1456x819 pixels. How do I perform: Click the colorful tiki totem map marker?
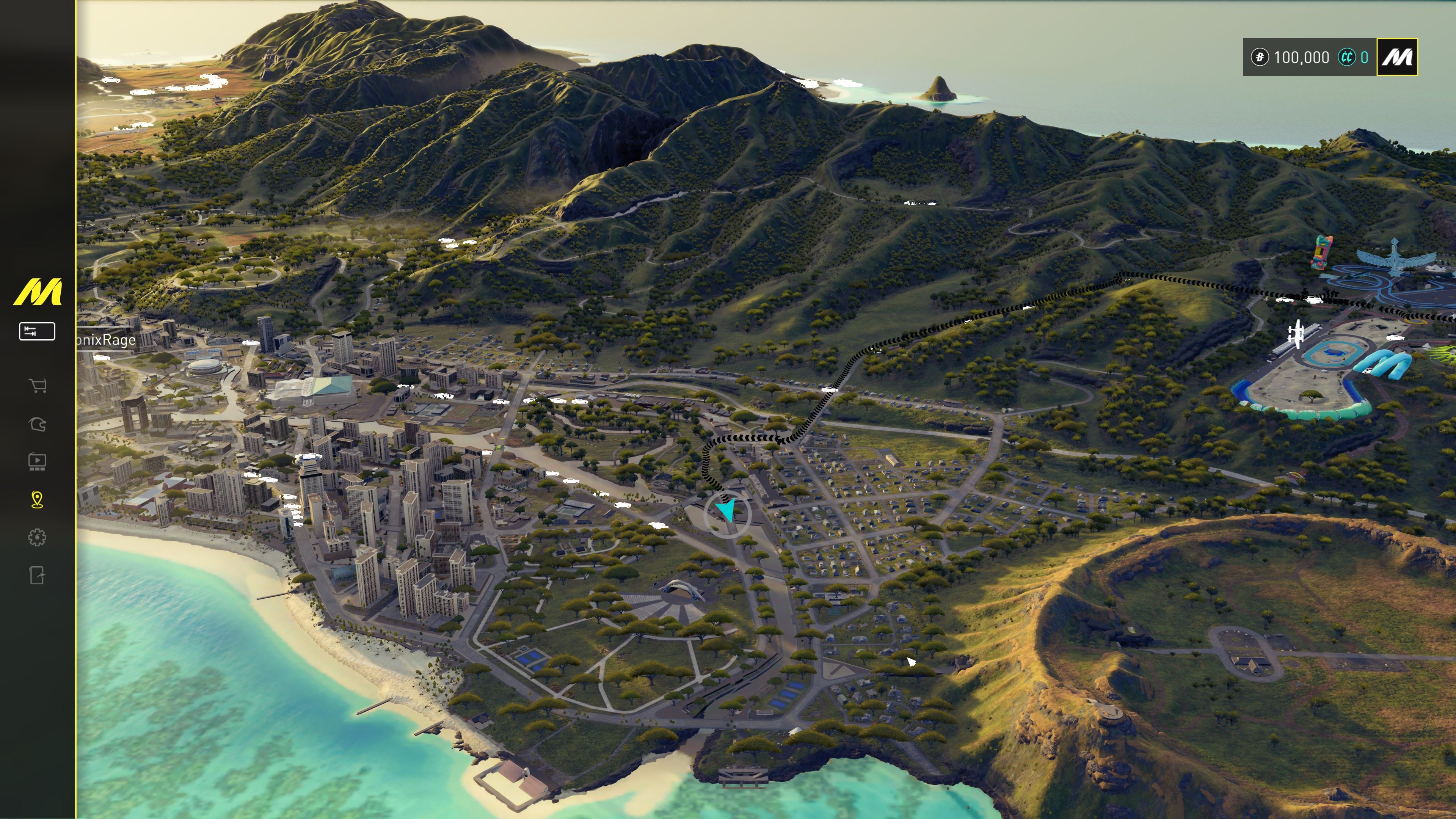coord(1321,252)
